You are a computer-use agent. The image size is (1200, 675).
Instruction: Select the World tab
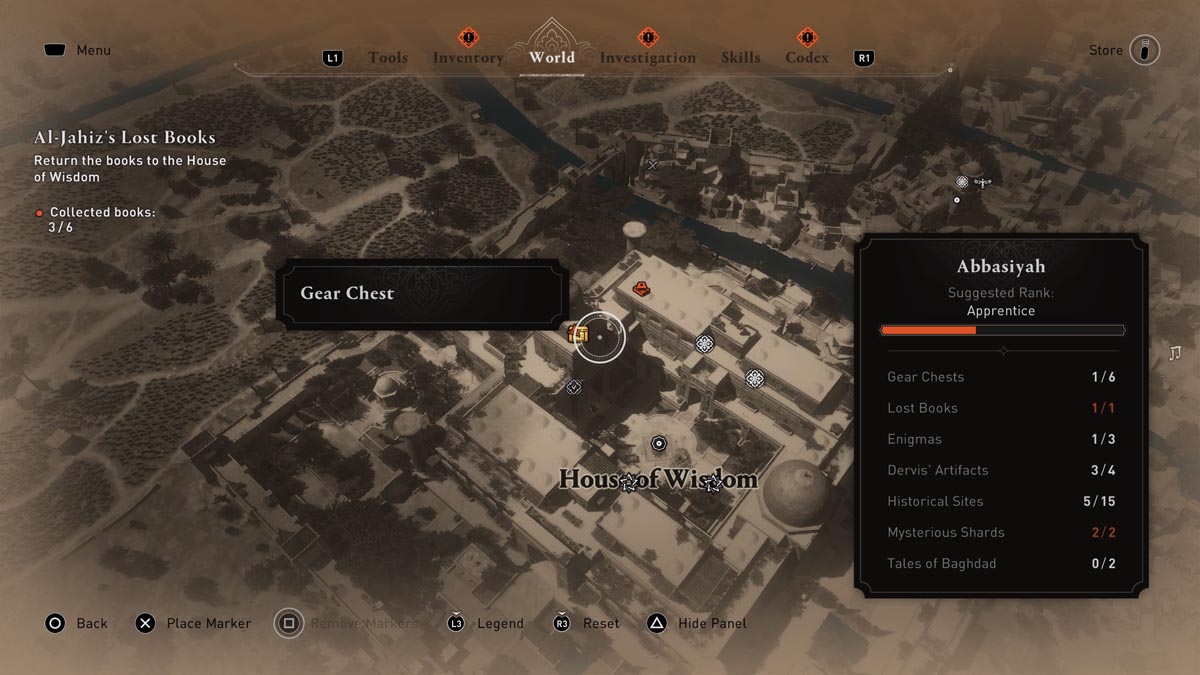pos(552,57)
